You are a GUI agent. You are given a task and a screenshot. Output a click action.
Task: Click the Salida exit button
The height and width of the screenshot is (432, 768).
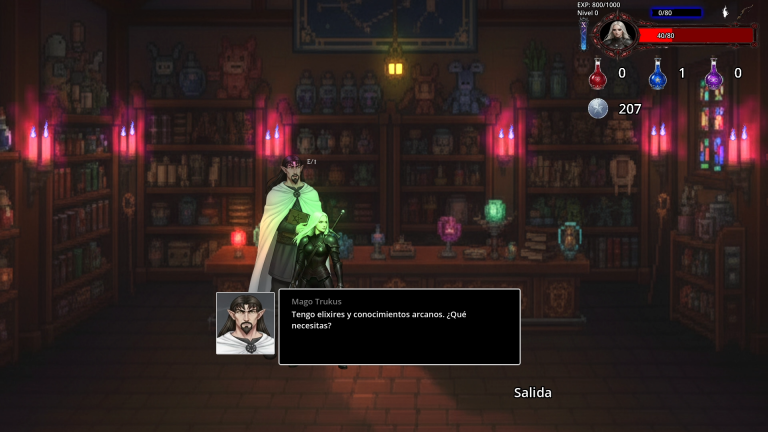pos(532,393)
